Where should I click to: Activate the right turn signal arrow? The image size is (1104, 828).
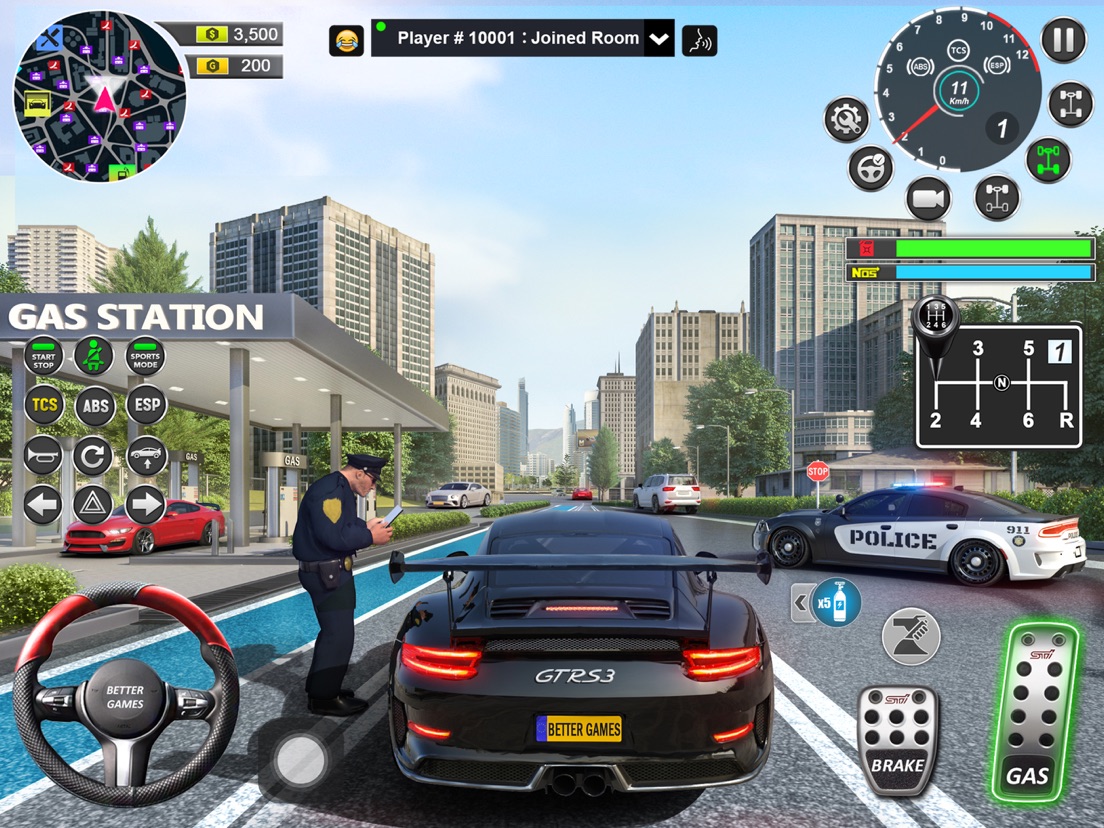coord(145,505)
